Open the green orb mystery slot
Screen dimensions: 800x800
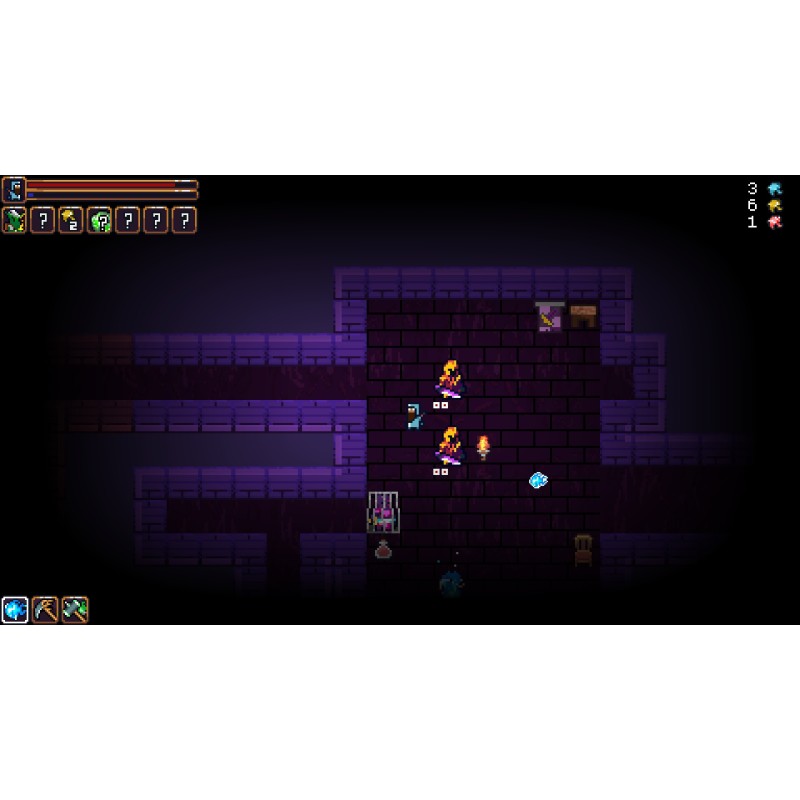pyautogui.click(x=99, y=220)
